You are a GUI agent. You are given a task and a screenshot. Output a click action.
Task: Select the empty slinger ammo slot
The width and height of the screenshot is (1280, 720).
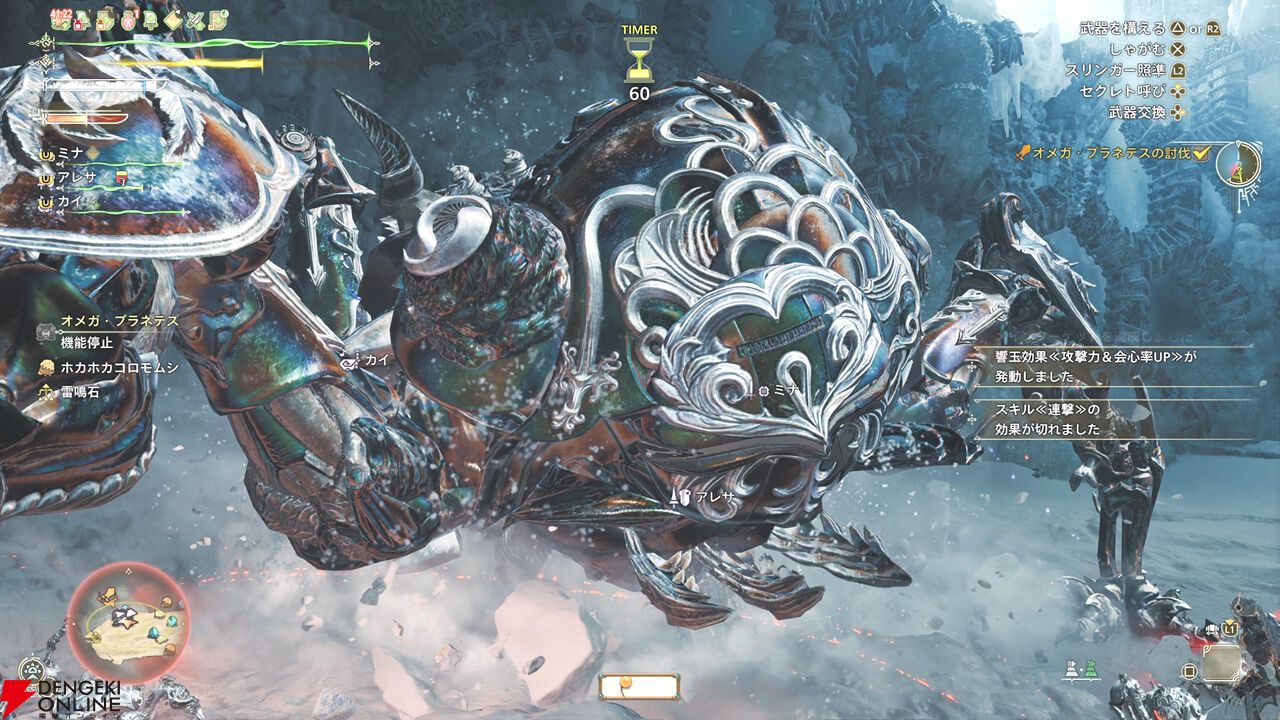click(x=1222, y=662)
